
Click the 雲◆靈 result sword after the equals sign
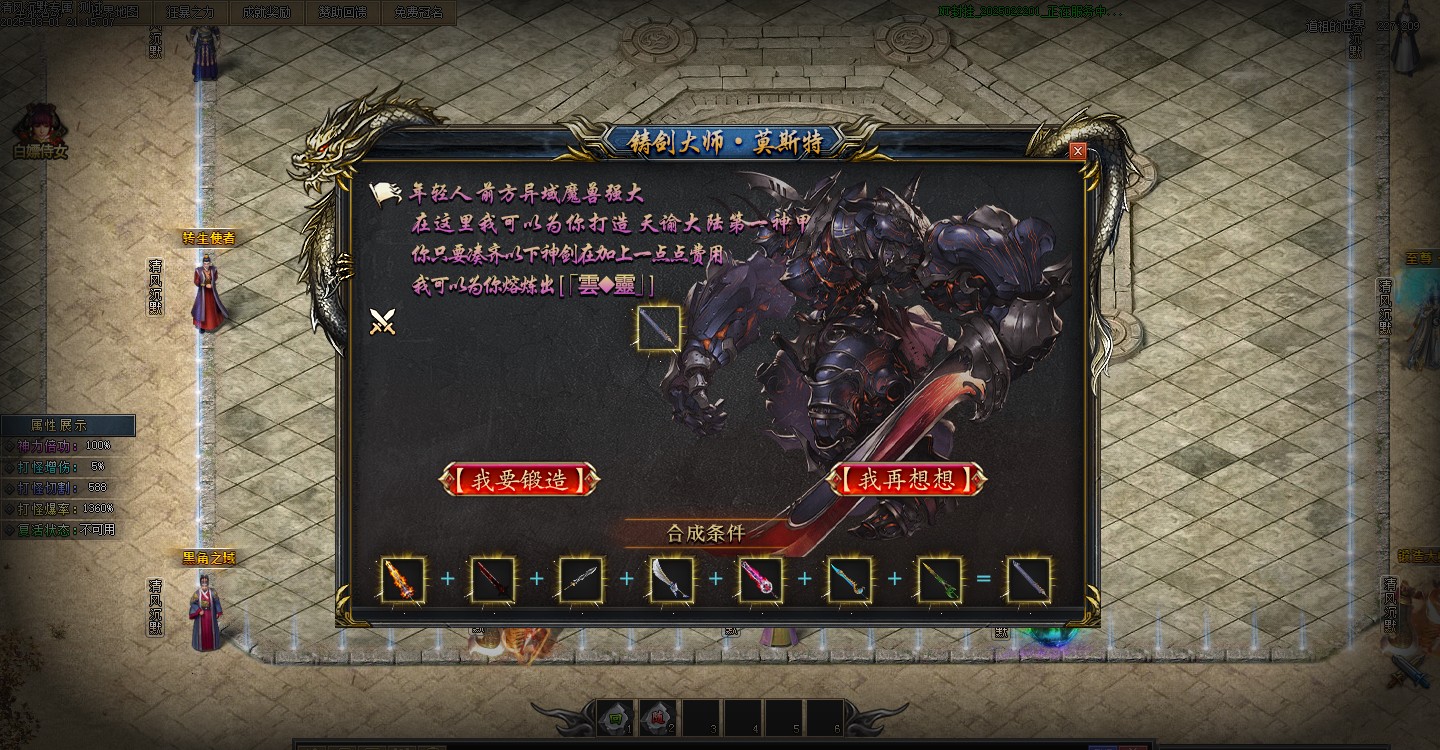1028,580
